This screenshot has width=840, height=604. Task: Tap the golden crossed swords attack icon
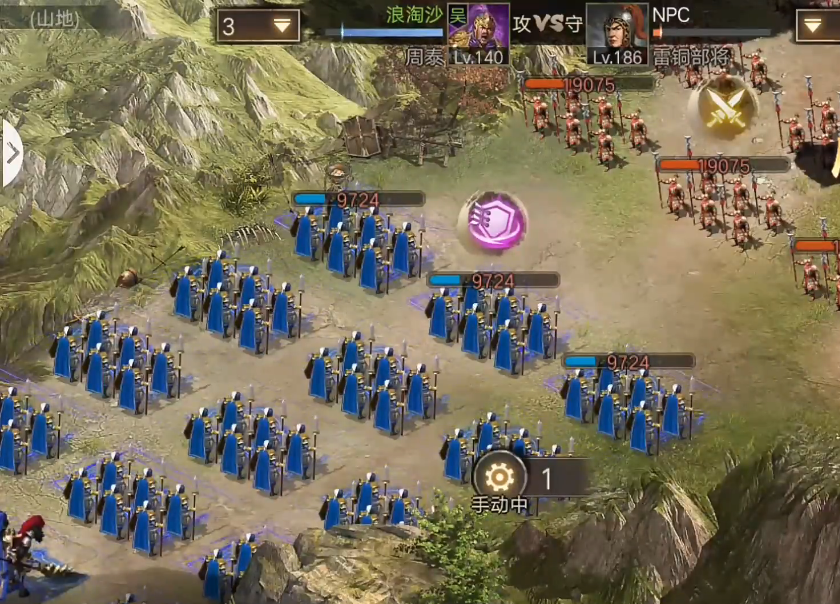tap(722, 109)
